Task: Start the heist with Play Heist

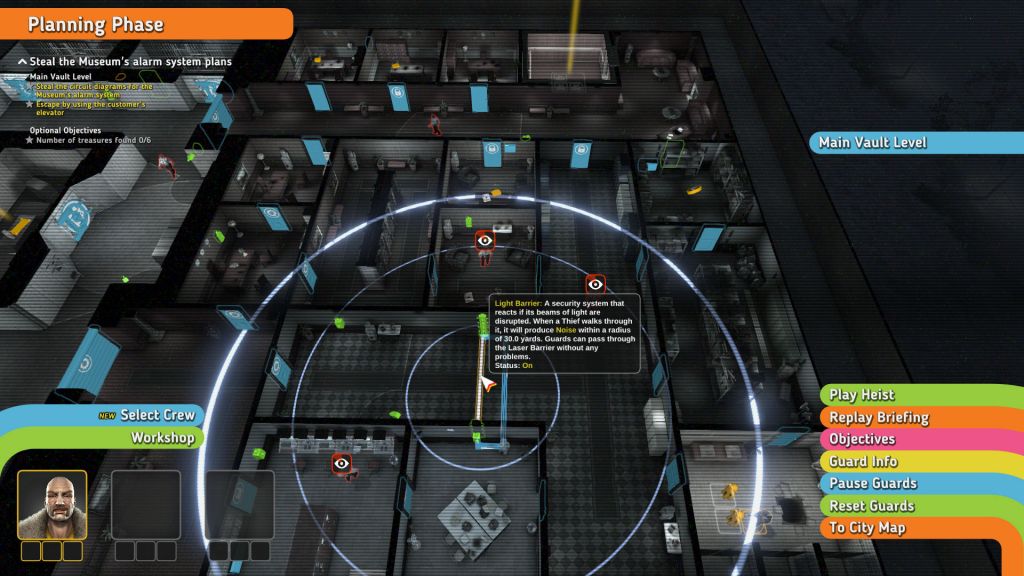Action: click(x=862, y=395)
